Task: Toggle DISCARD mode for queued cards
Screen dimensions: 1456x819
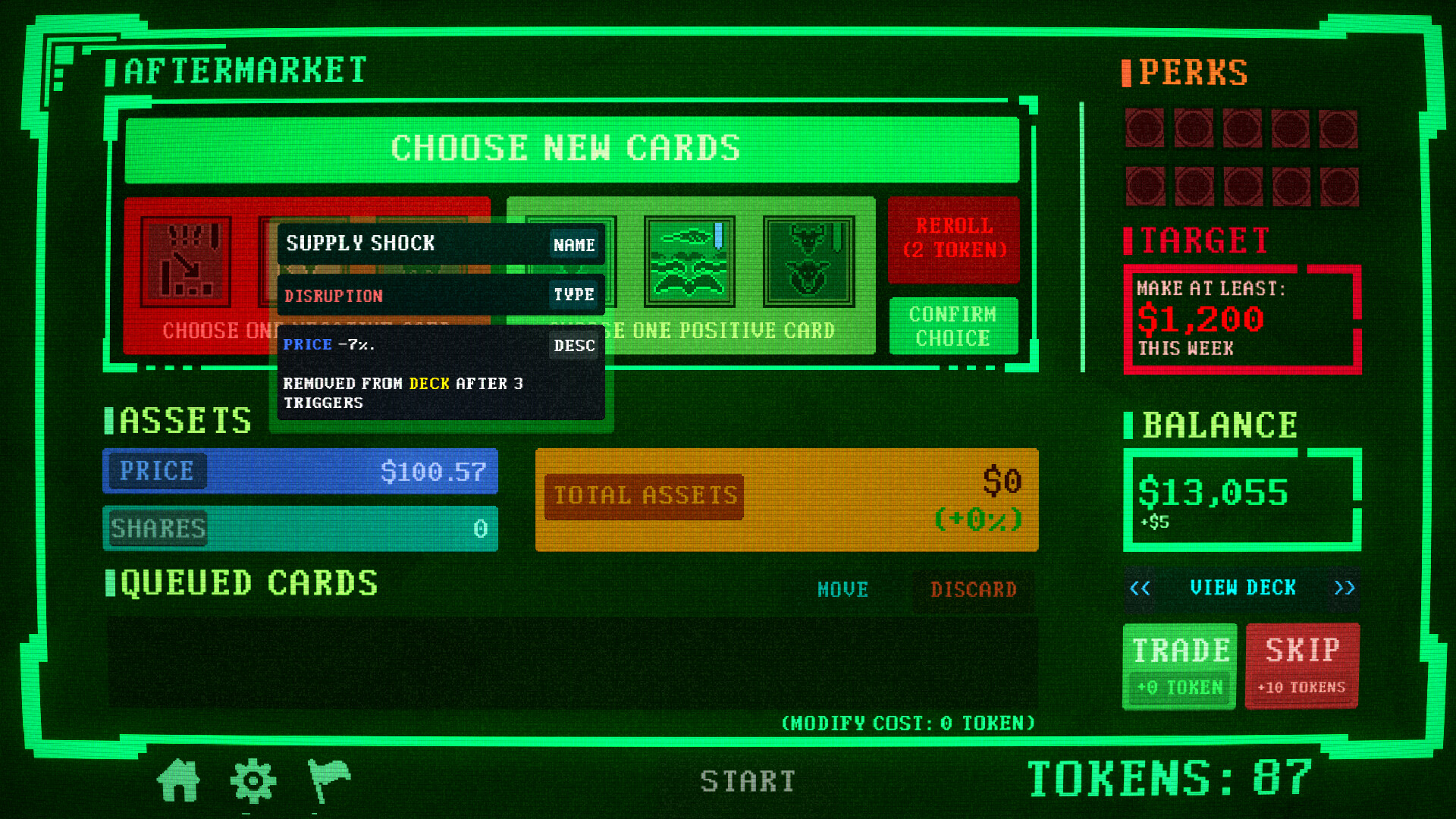Action: click(x=973, y=589)
